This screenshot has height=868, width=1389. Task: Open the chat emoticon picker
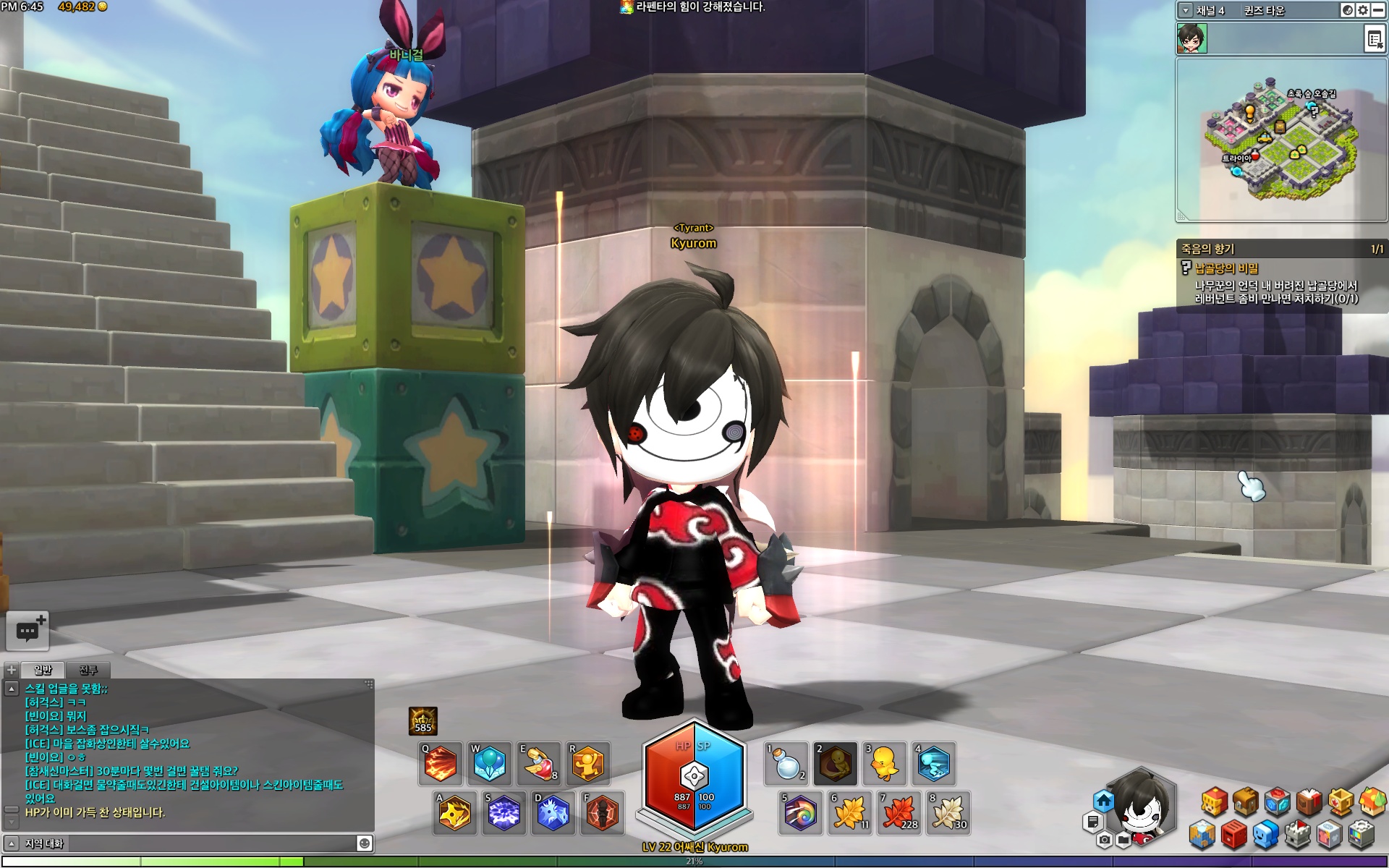365,843
